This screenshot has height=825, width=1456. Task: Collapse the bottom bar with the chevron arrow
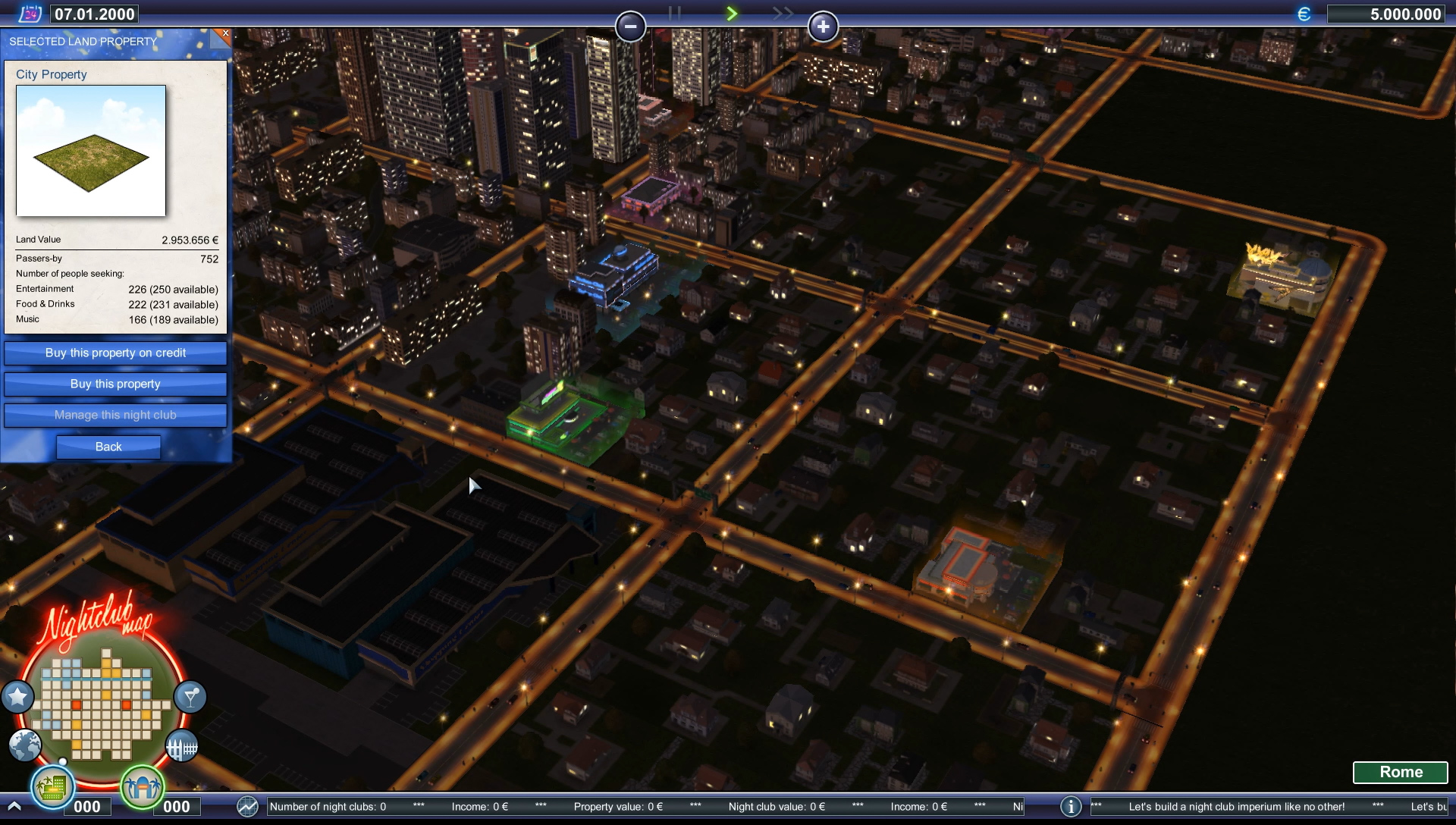click(15, 807)
